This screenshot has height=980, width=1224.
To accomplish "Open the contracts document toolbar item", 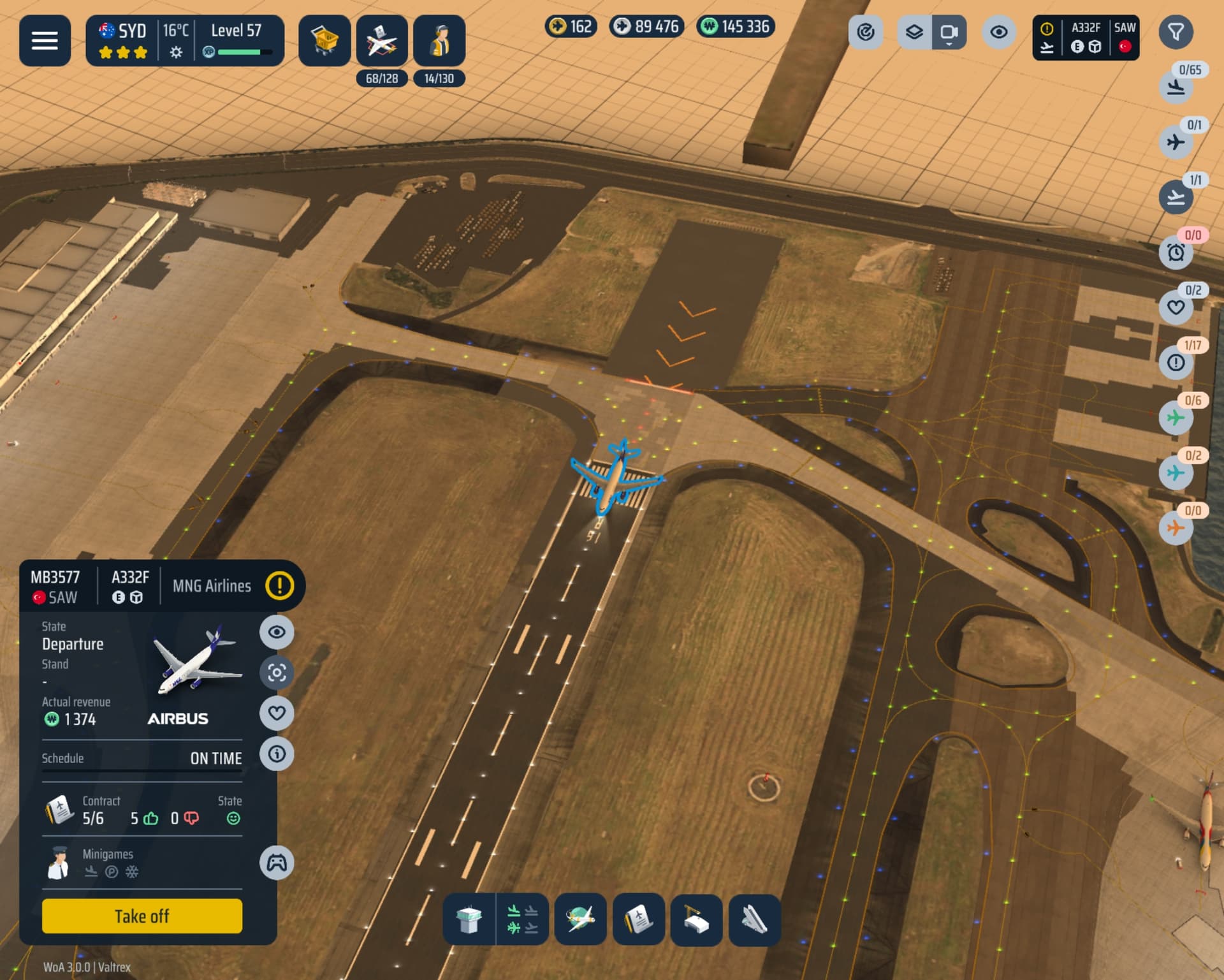I will click(x=638, y=919).
